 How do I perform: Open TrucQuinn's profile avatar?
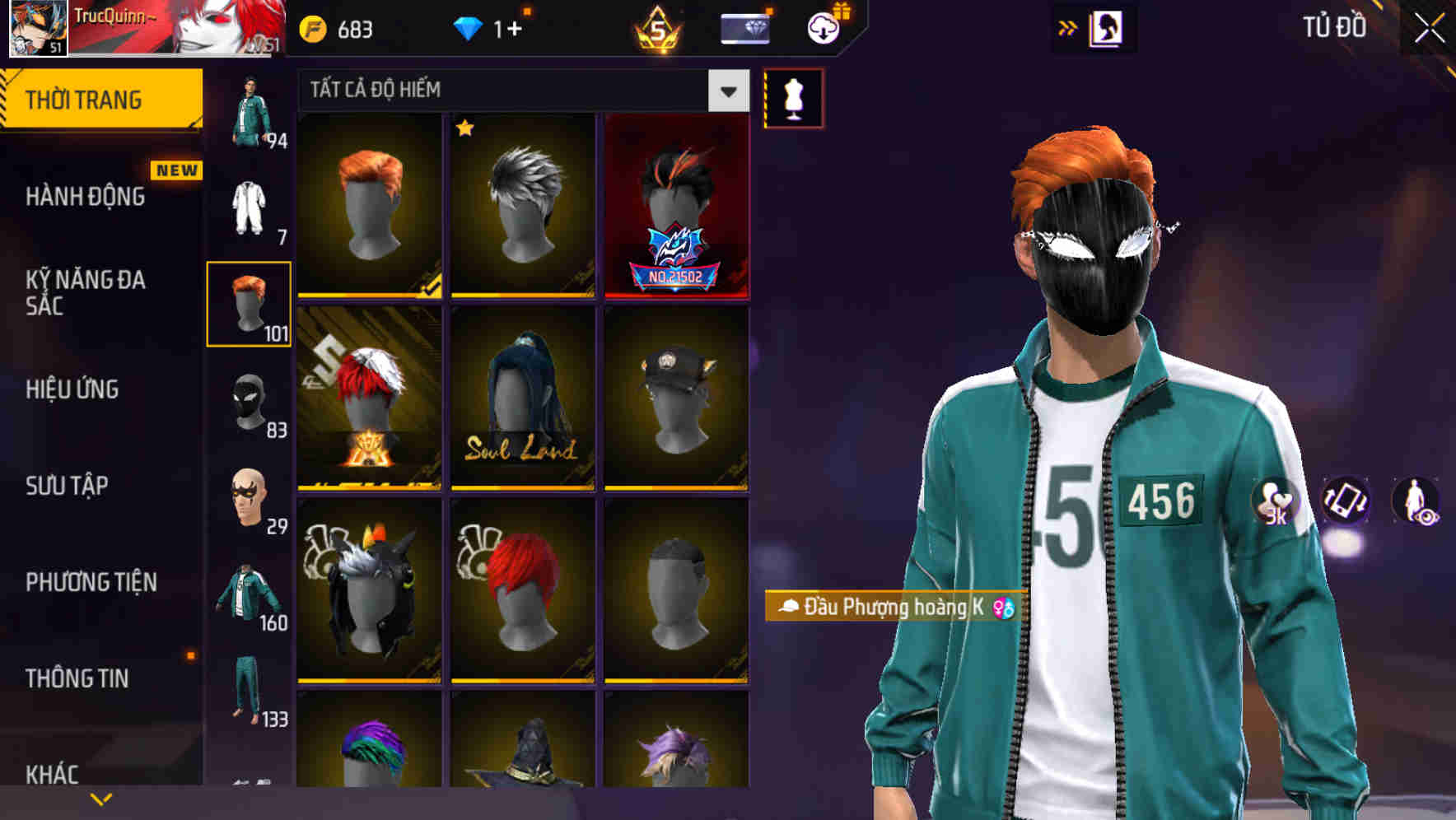[x=36, y=27]
